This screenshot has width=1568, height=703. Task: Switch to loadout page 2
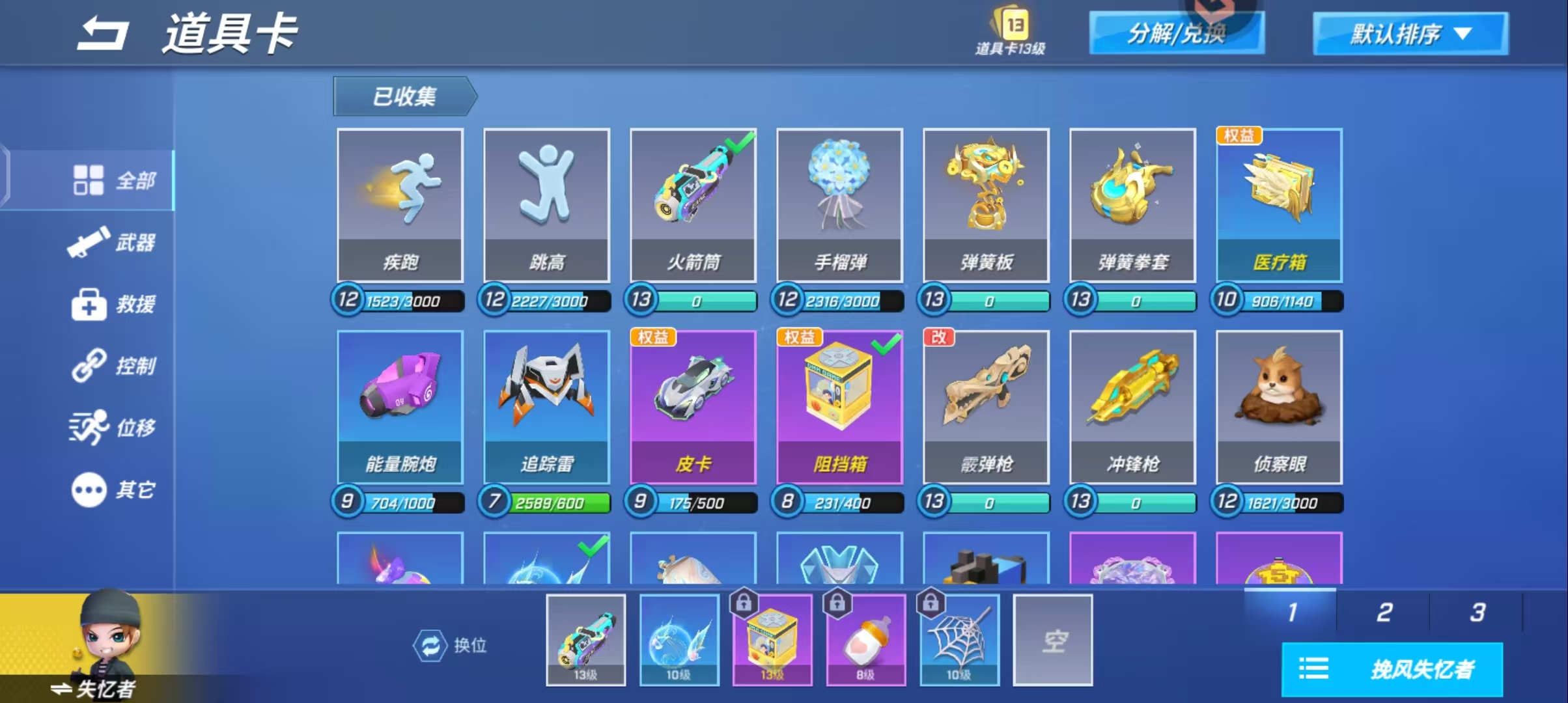pyautogui.click(x=1384, y=613)
